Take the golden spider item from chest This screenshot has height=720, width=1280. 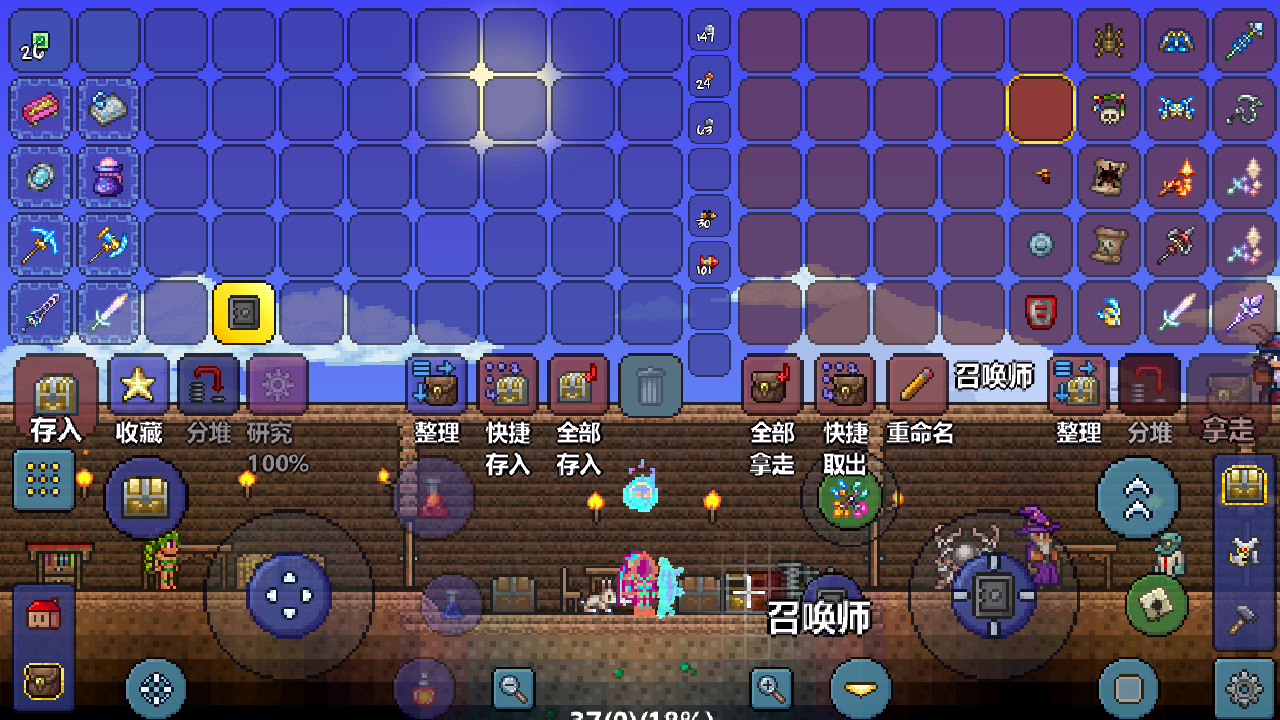pyautogui.click(x=1109, y=41)
